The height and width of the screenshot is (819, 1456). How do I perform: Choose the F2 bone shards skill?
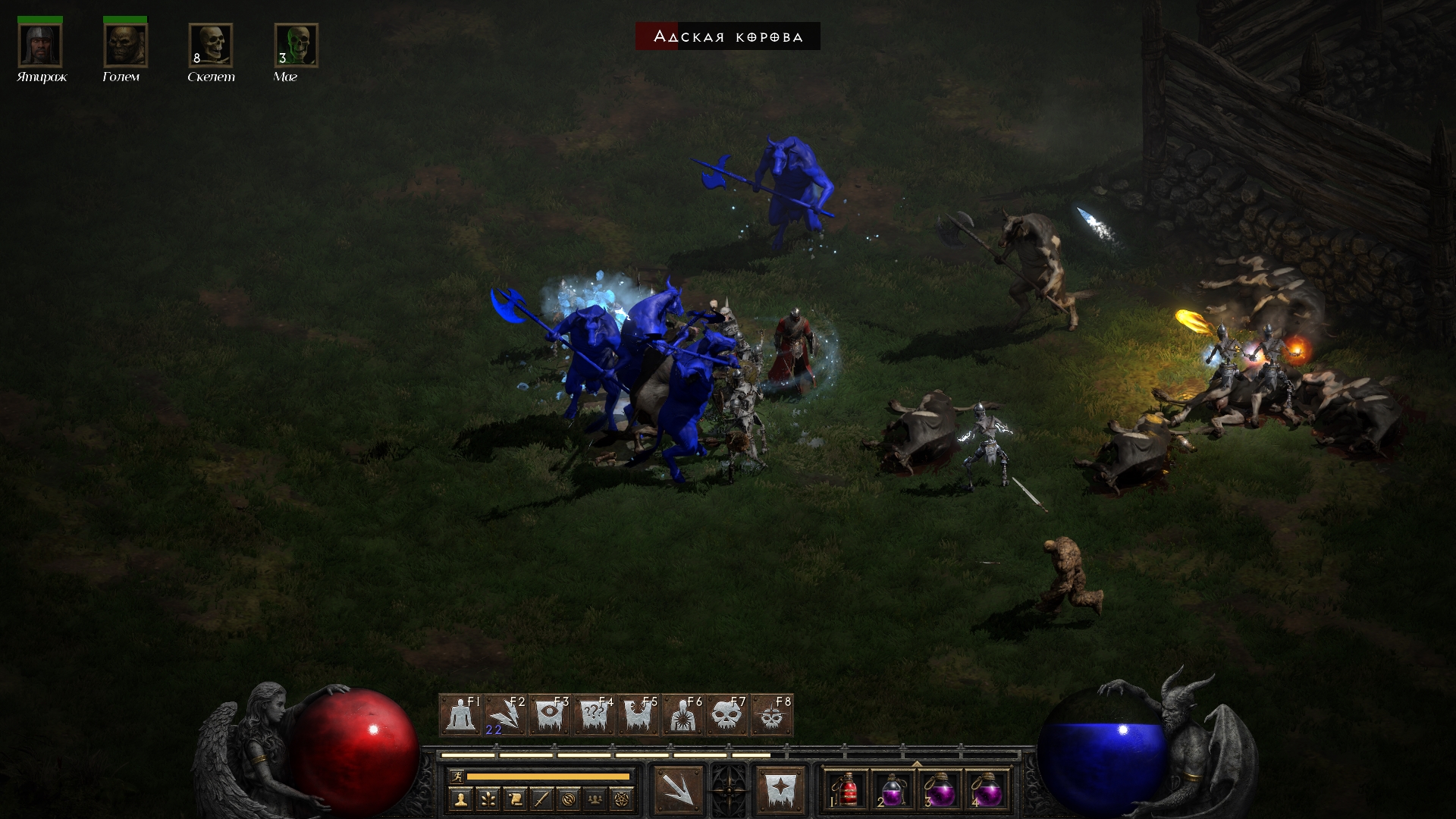click(506, 715)
